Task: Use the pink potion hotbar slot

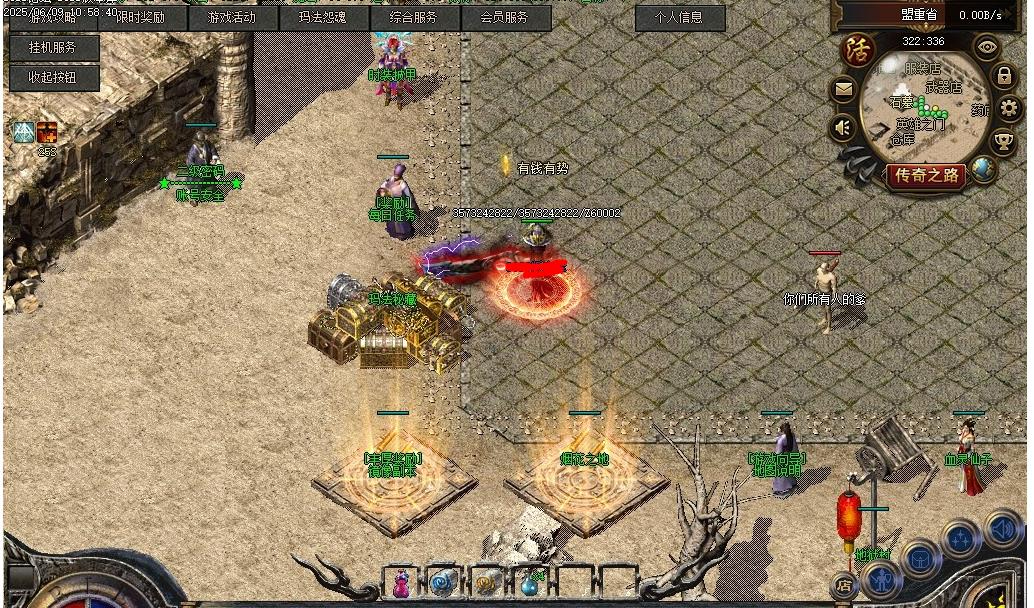Action: click(x=401, y=584)
